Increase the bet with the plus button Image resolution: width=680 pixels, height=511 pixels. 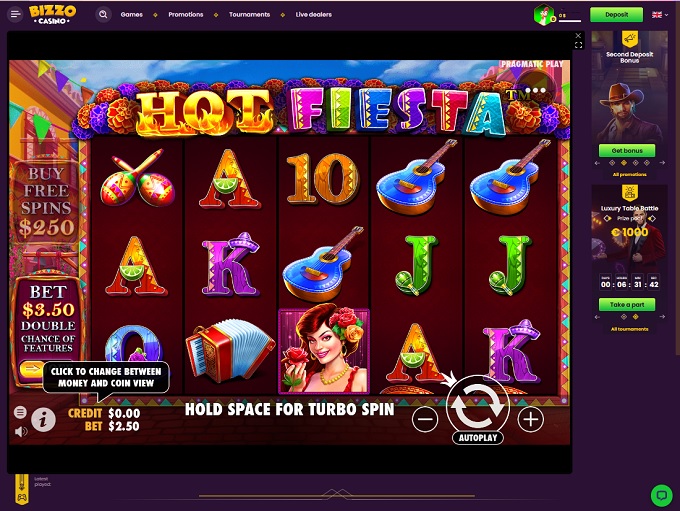tap(531, 419)
